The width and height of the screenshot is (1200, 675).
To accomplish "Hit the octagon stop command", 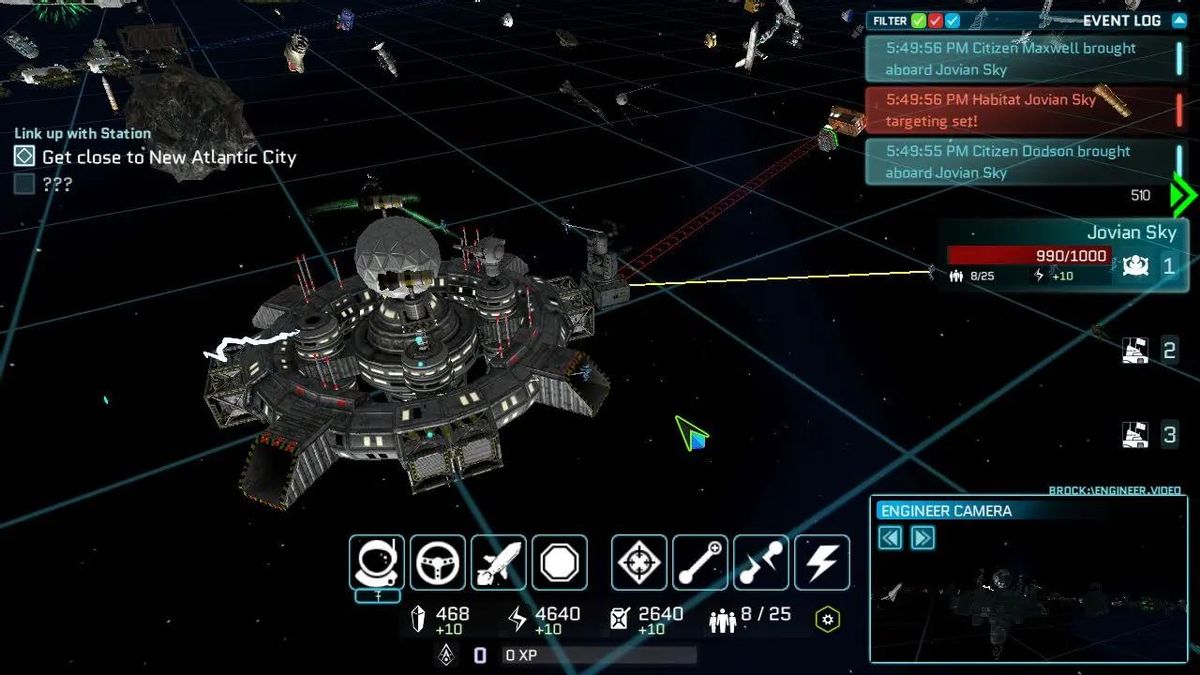I will 559,562.
